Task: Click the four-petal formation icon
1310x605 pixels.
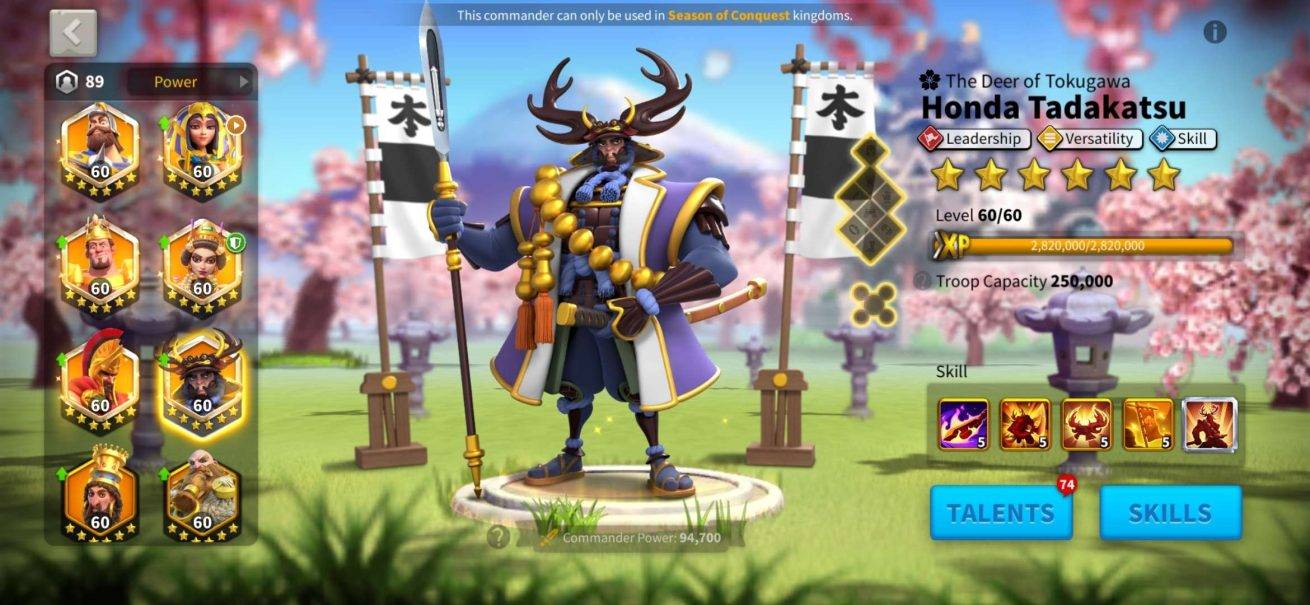Action: pyautogui.click(x=874, y=304)
